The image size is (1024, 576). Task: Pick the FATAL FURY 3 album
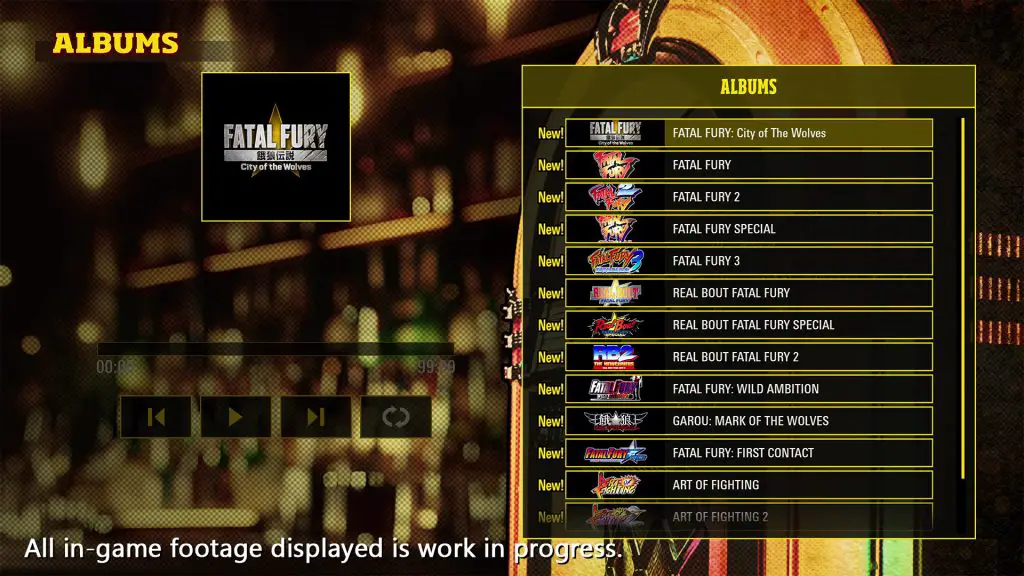click(x=748, y=261)
